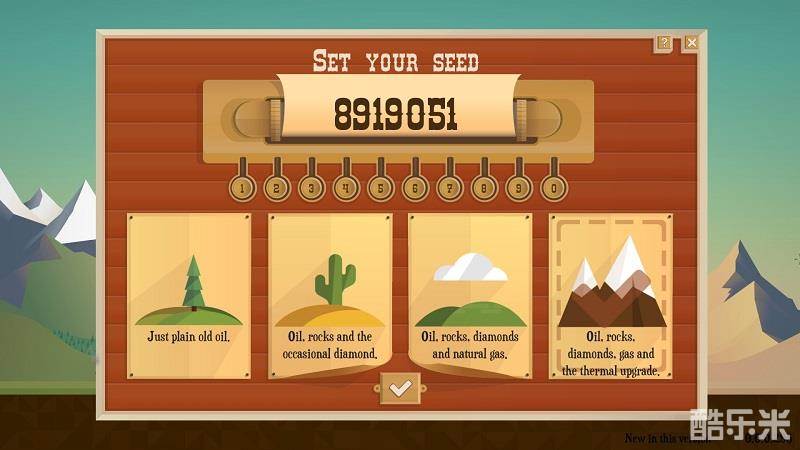Image resolution: width=800 pixels, height=450 pixels.
Task: Choose the digit 8 seed button
Action: pyautogui.click(x=485, y=186)
